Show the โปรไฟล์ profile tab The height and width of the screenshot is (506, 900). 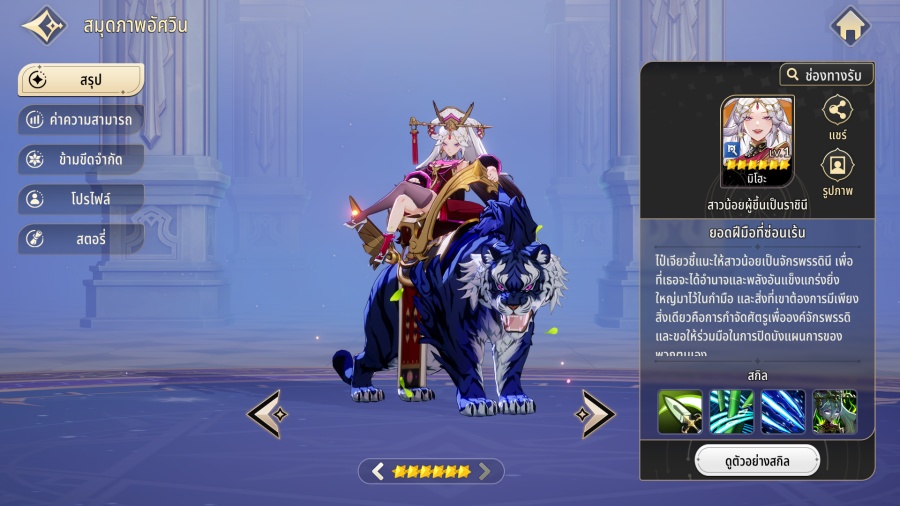[x=80, y=199]
